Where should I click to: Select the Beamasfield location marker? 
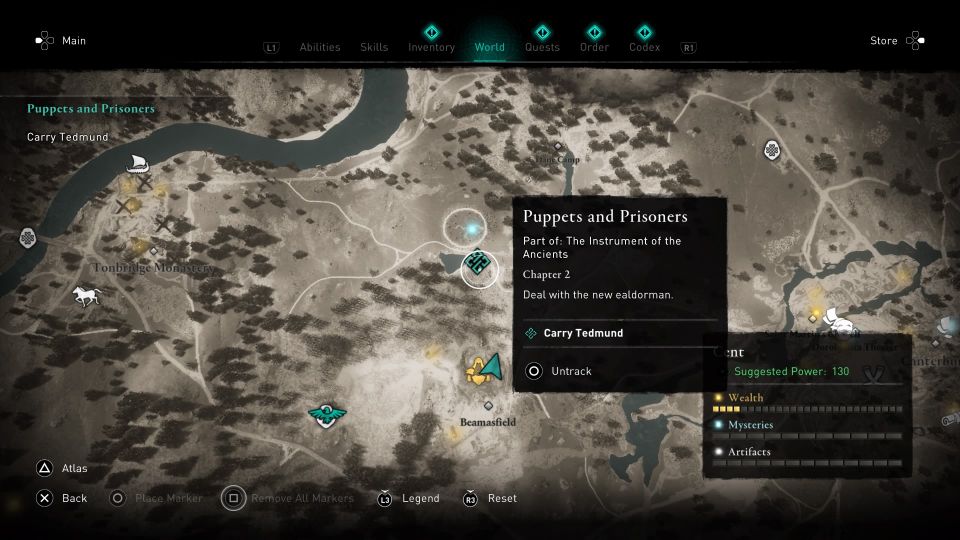(x=489, y=406)
